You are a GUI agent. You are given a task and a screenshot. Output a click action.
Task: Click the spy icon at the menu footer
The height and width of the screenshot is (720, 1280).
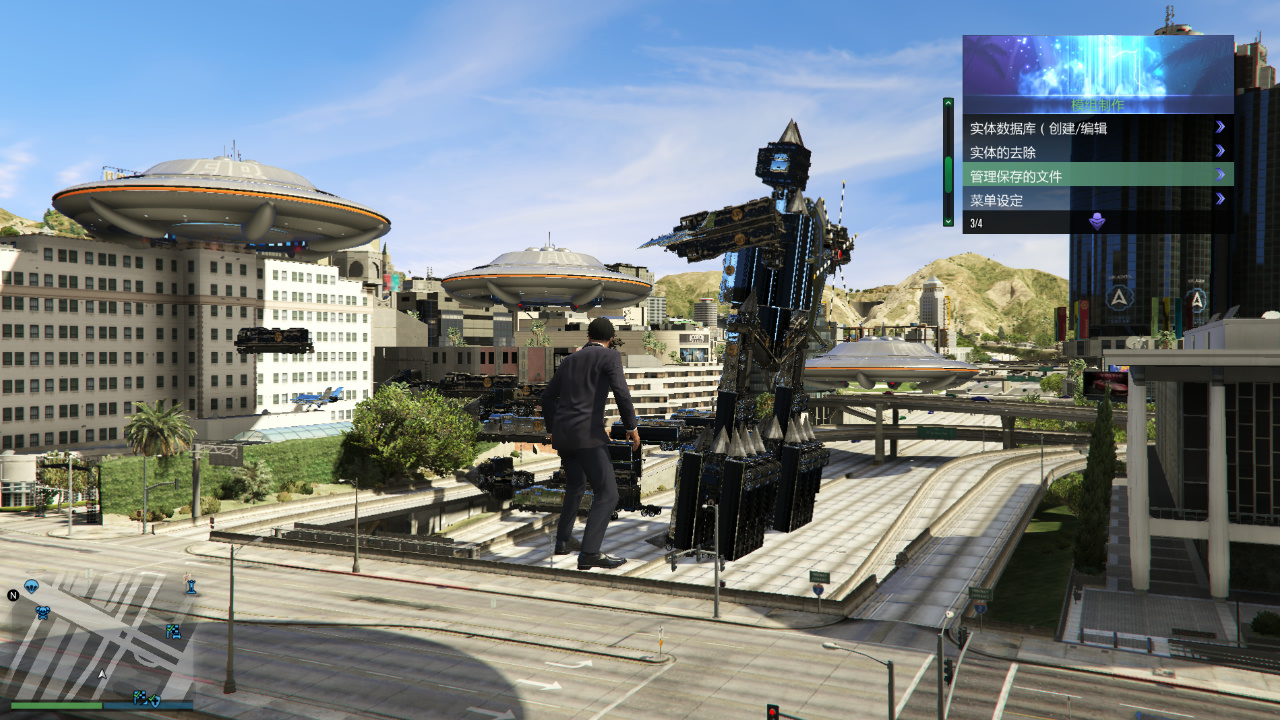pos(1097,221)
